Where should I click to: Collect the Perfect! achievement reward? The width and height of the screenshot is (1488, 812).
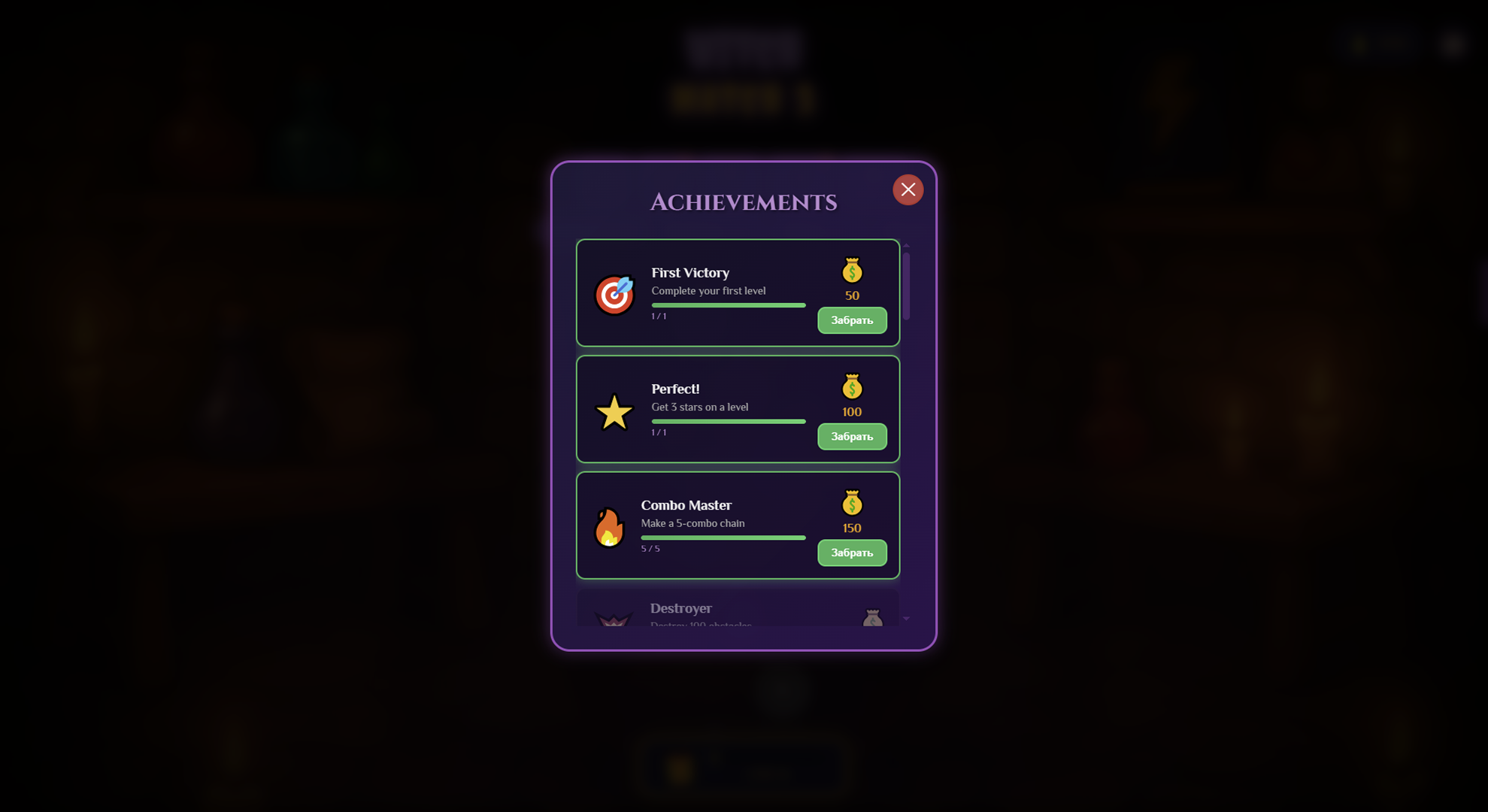(852, 436)
